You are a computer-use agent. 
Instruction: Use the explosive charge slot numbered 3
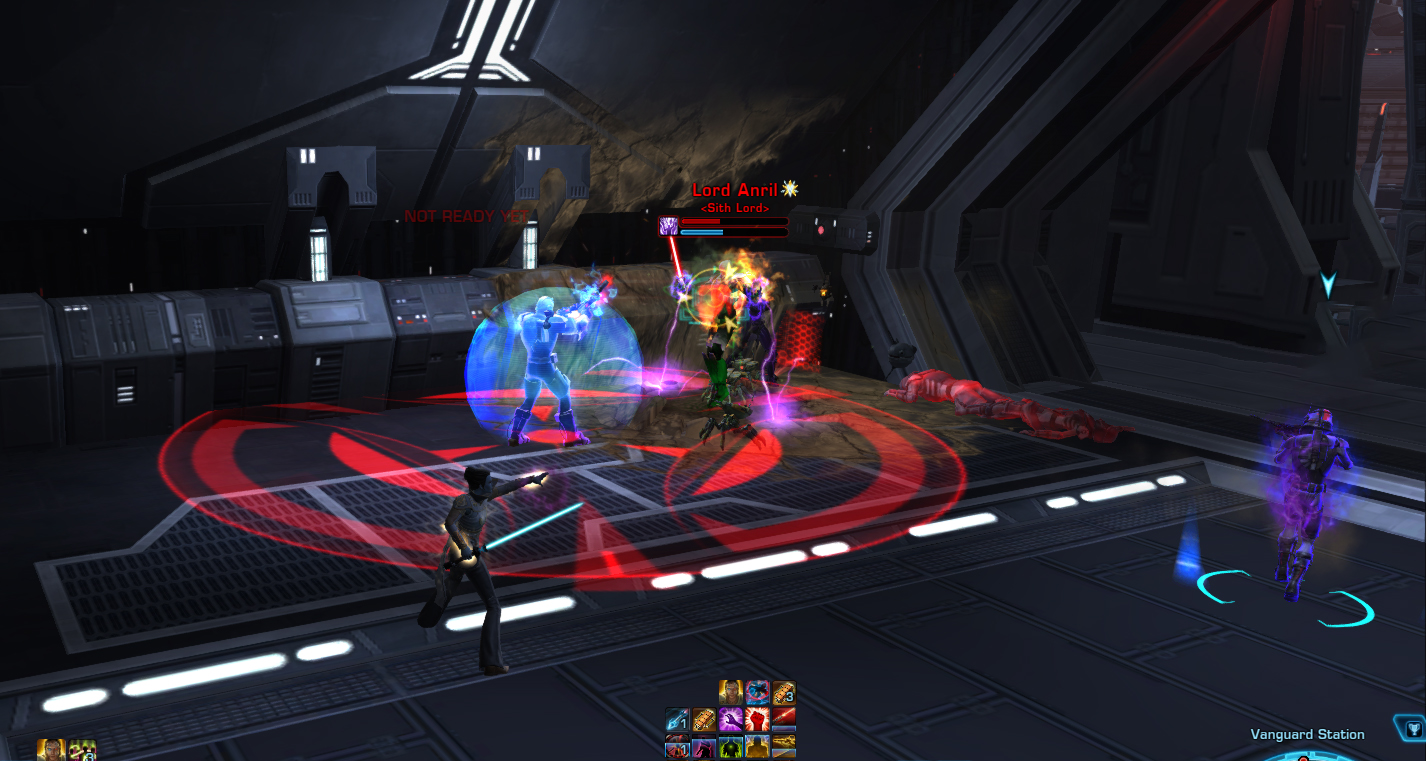click(783, 692)
